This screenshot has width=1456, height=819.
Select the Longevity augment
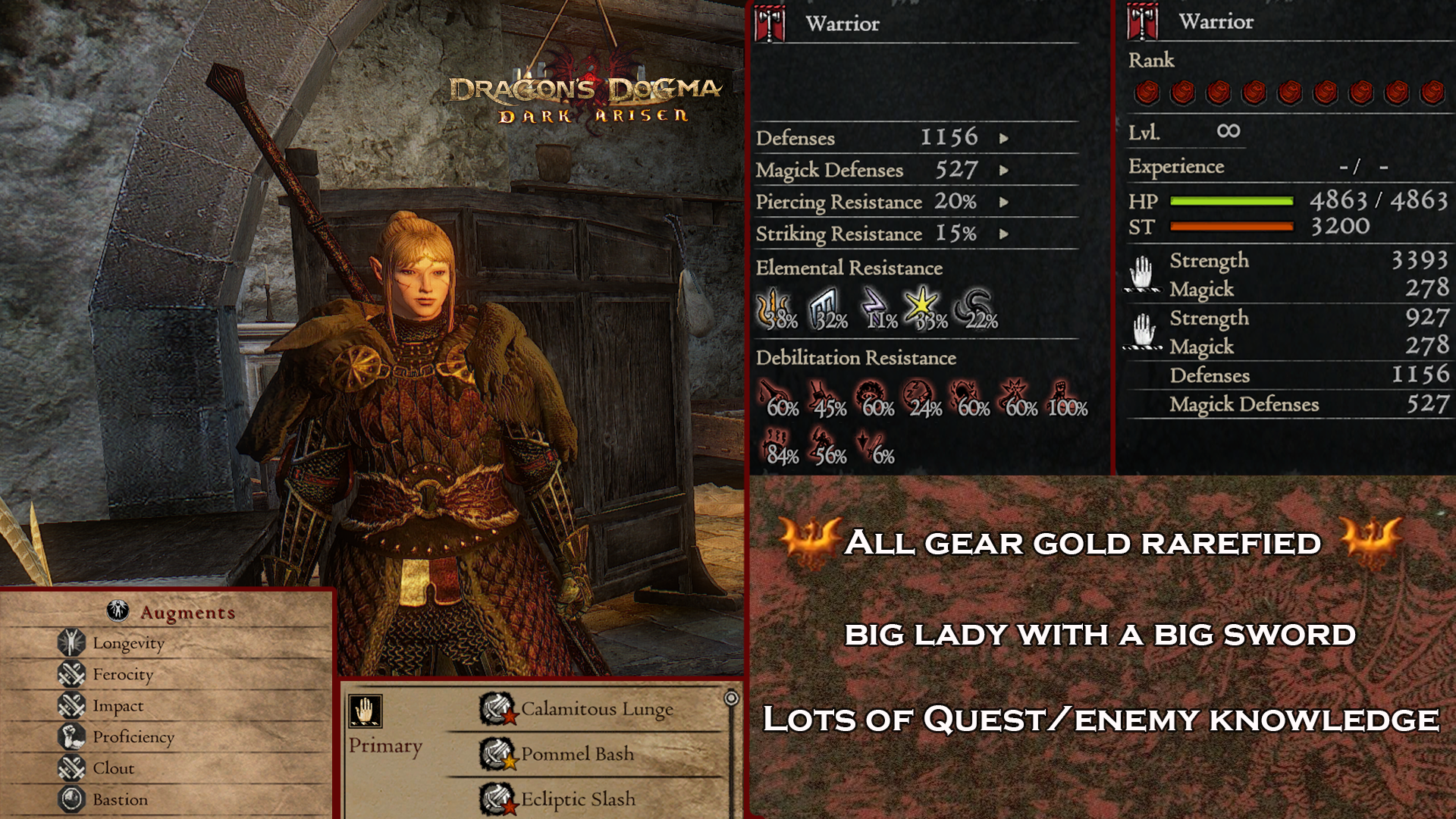click(x=128, y=643)
